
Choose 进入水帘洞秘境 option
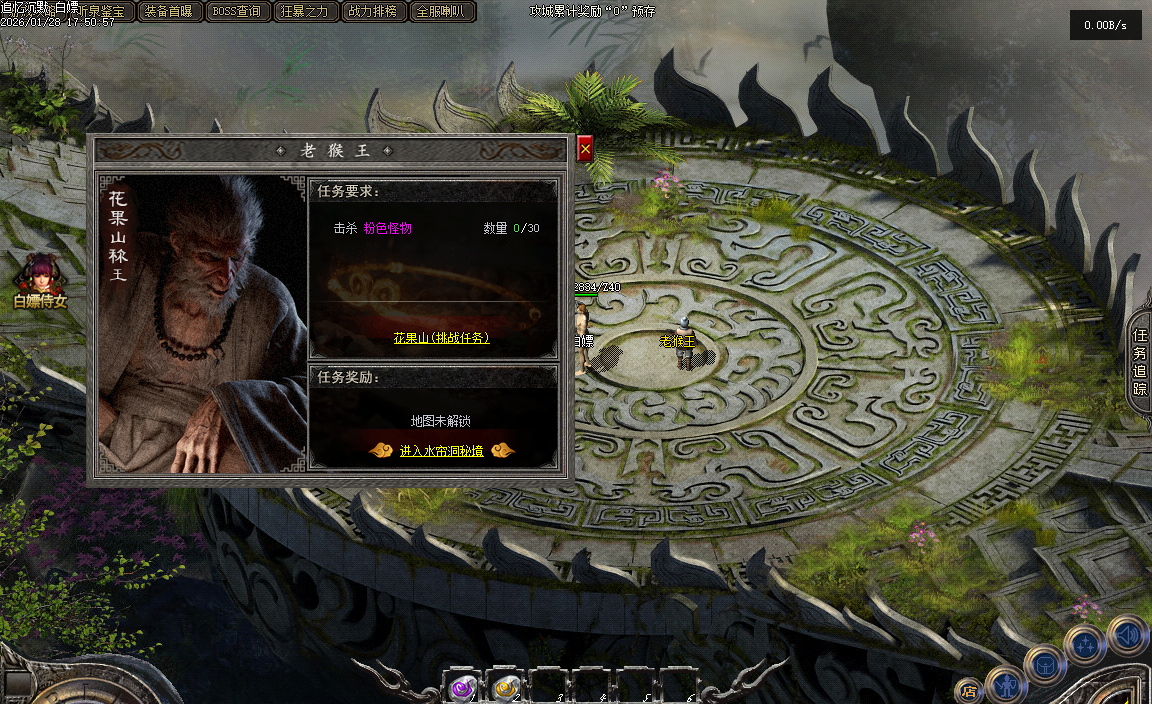[441, 451]
